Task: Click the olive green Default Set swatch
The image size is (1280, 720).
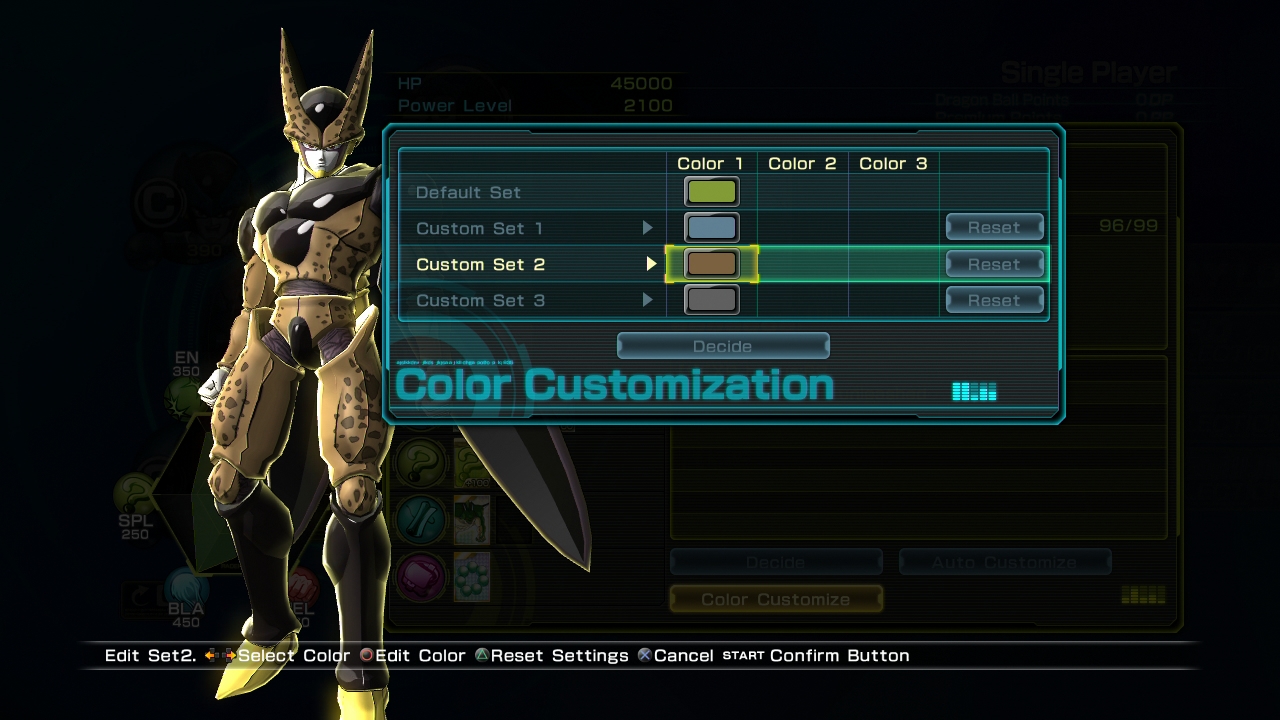Action: click(711, 192)
